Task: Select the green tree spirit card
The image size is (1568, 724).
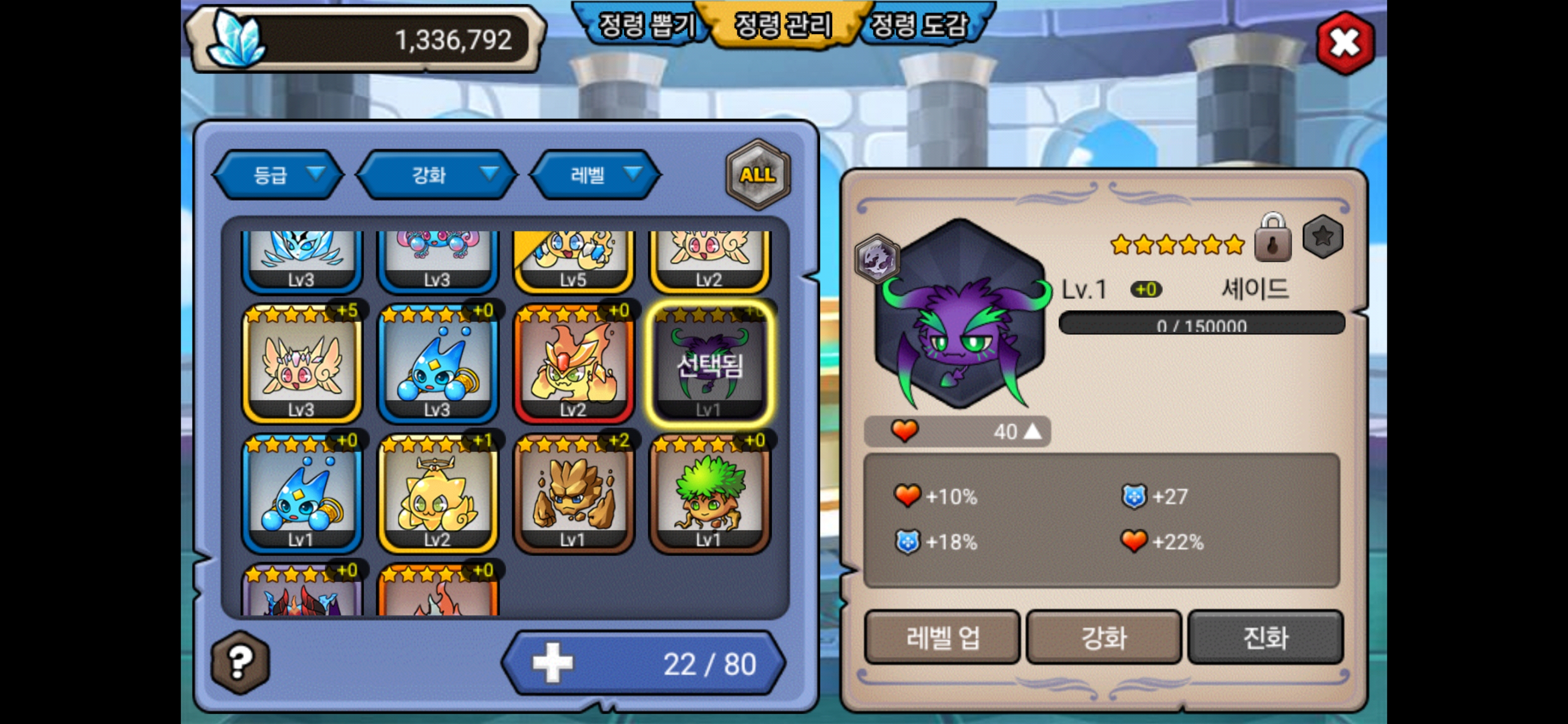Action: [709, 494]
